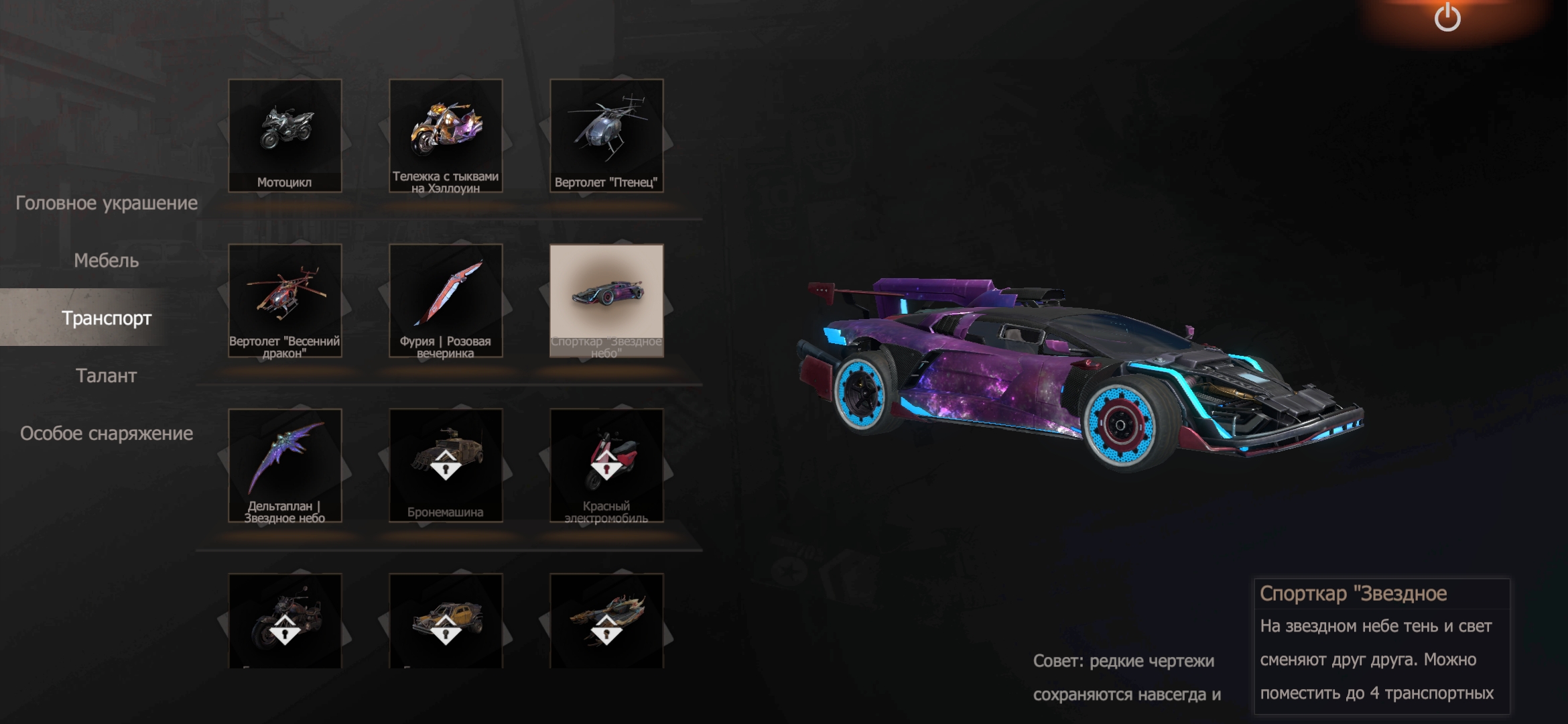Select the Вертолет "Птенец" helicopter tile
The width and height of the screenshot is (1568, 724).
[606, 135]
